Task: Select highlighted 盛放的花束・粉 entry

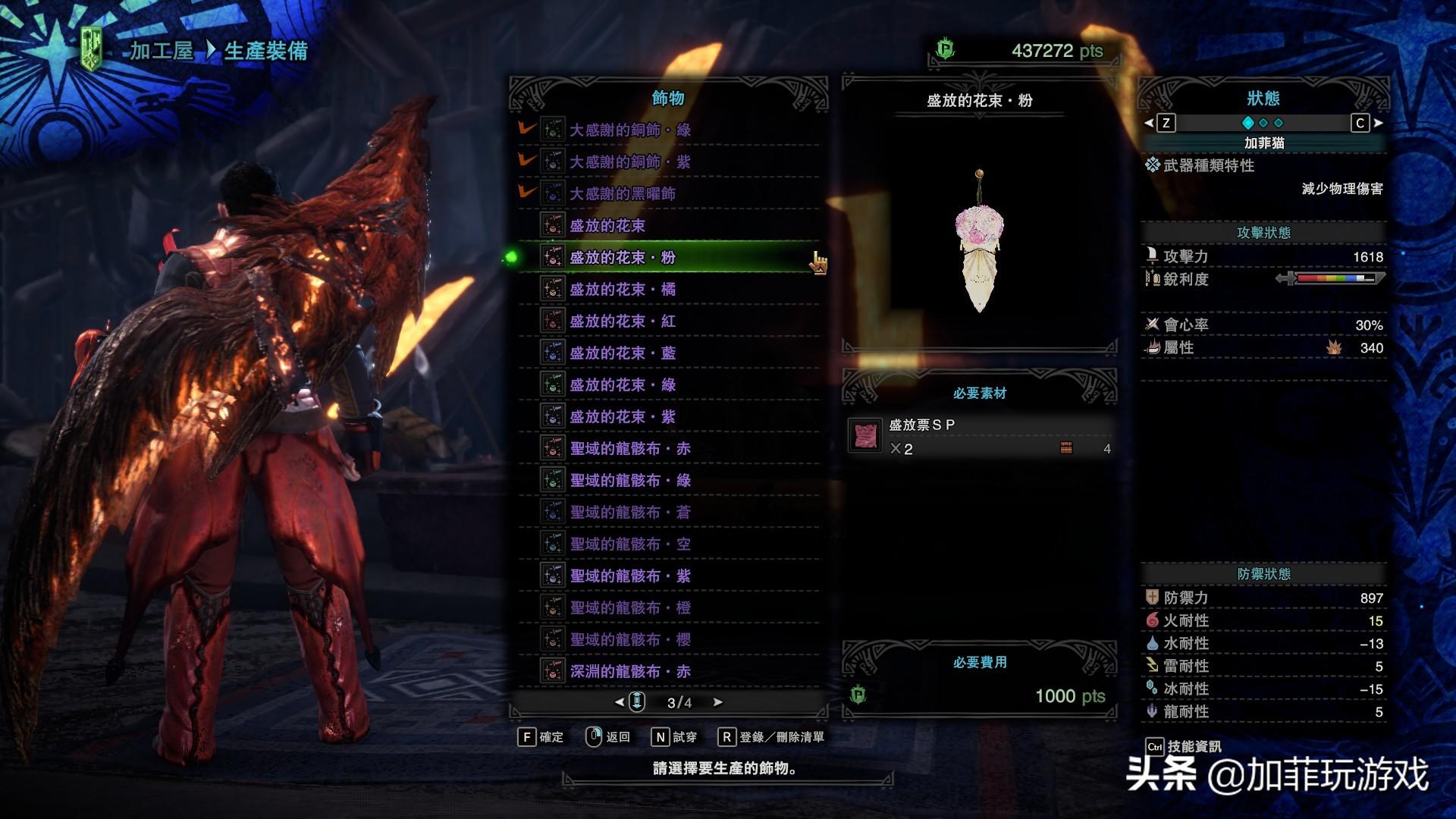Action: pyautogui.click(x=622, y=257)
